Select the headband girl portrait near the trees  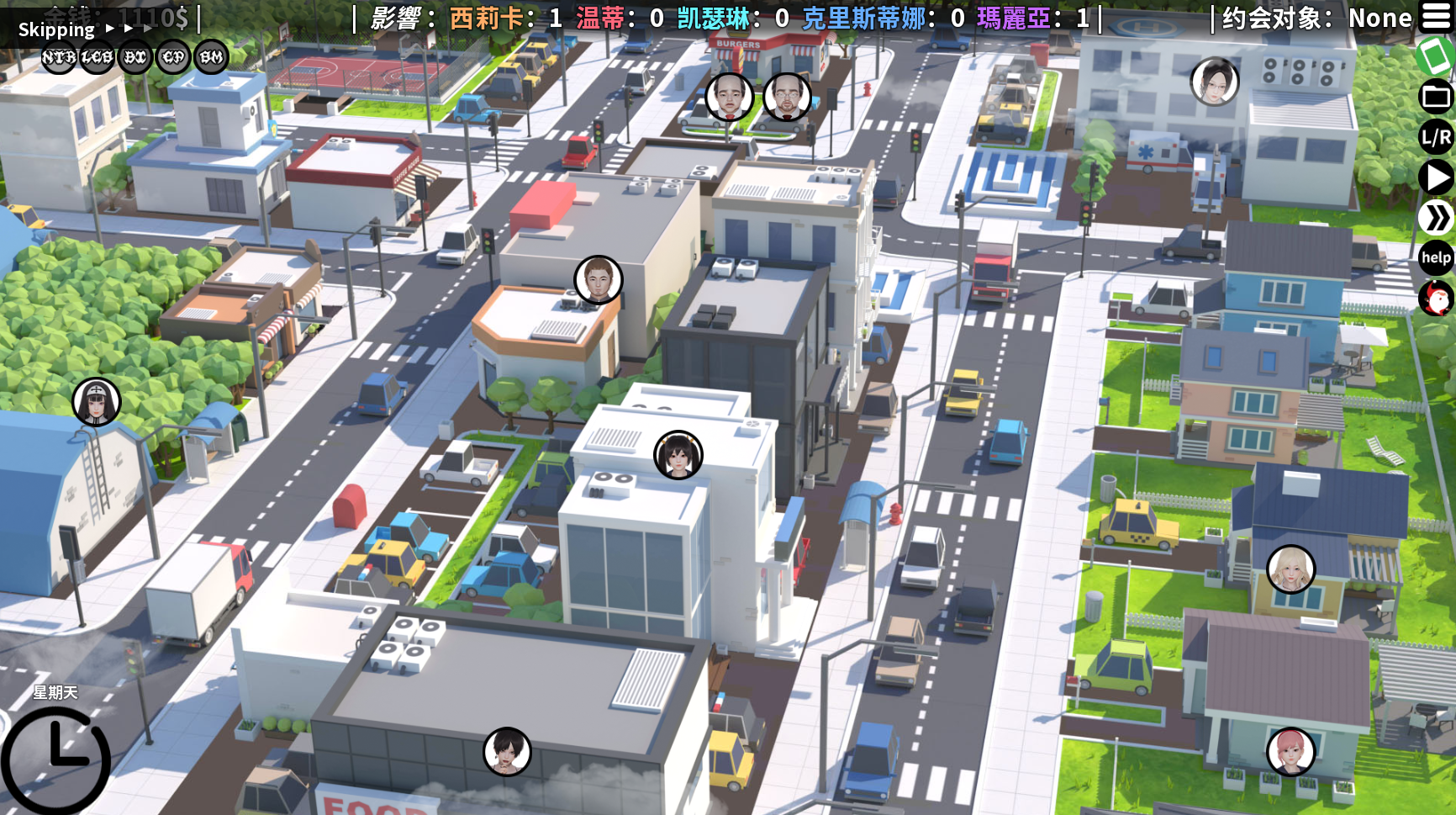[97, 401]
